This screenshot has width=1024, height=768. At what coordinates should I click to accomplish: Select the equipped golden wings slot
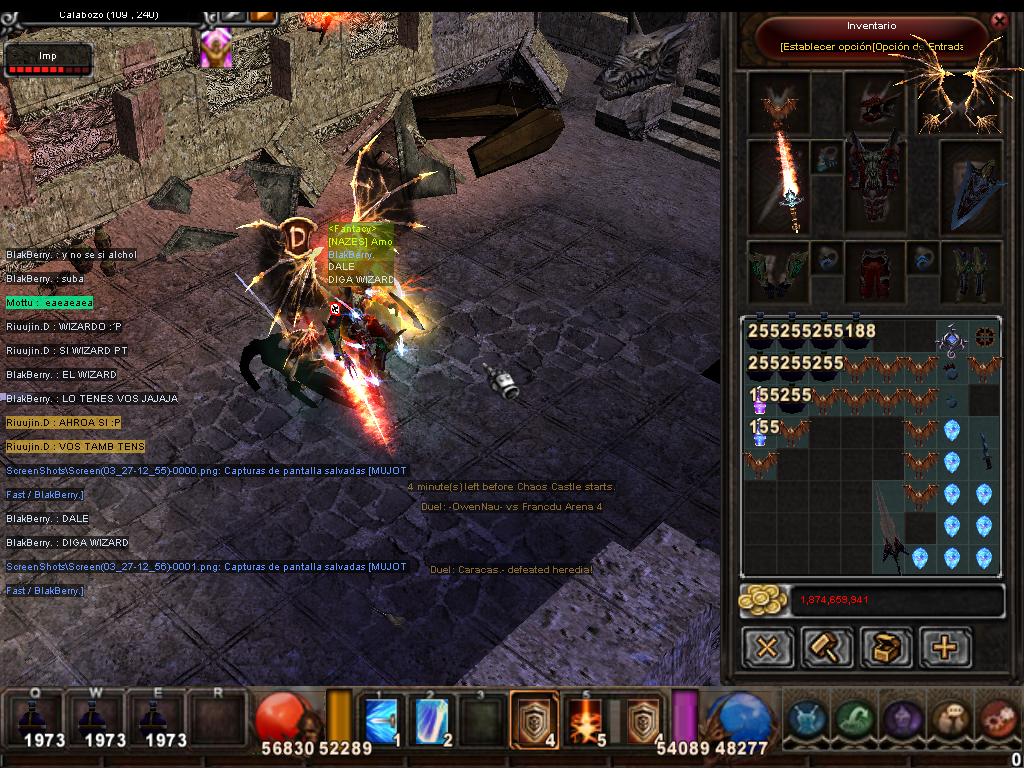[x=963, y=101]
